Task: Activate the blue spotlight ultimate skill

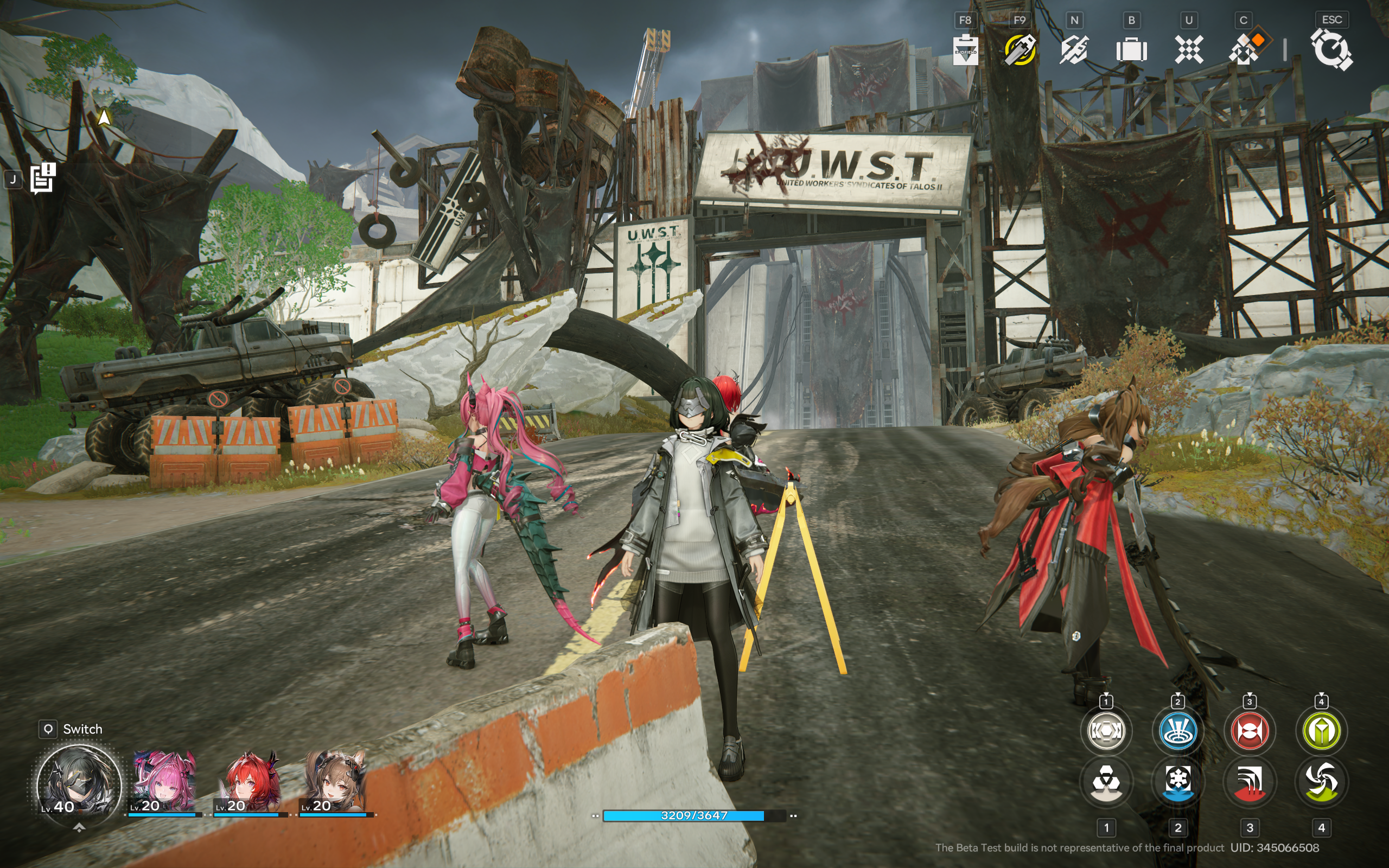Action: click(x=1178, y=731)
